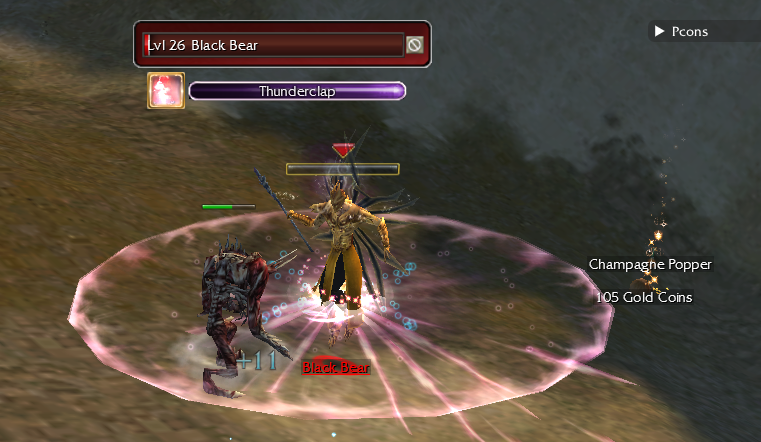The height and width of the screenshot is (442, 761).
Task: Pick up the Champagne Popper label
Action: 650,265
